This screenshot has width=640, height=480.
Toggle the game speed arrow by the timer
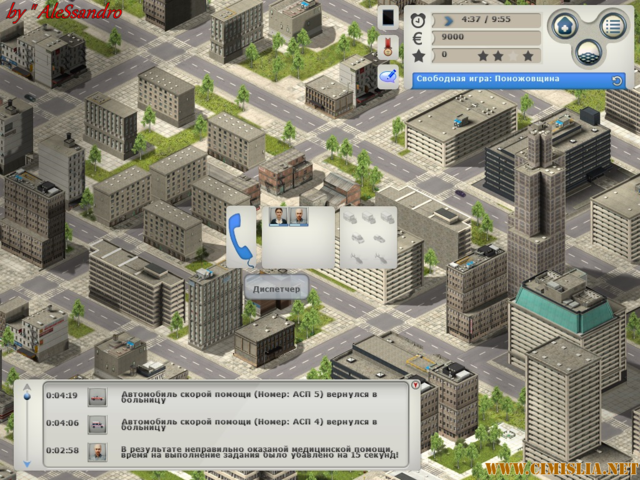click(445, 19)
